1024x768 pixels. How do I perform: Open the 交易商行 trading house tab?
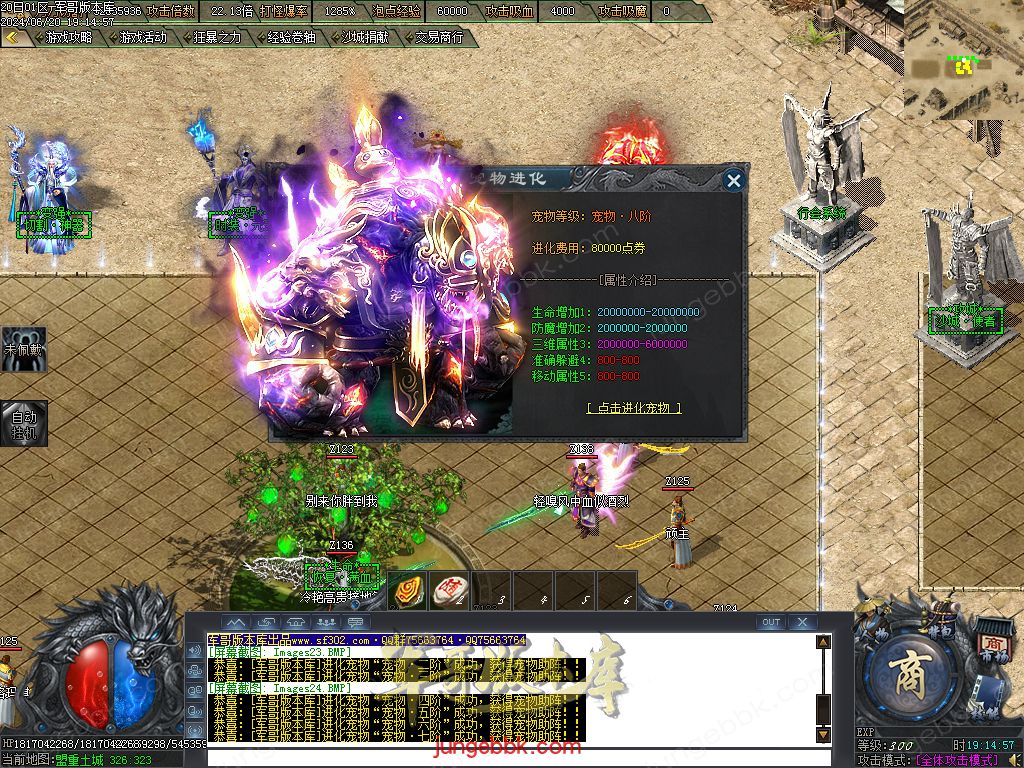click(x=439, y=37)
